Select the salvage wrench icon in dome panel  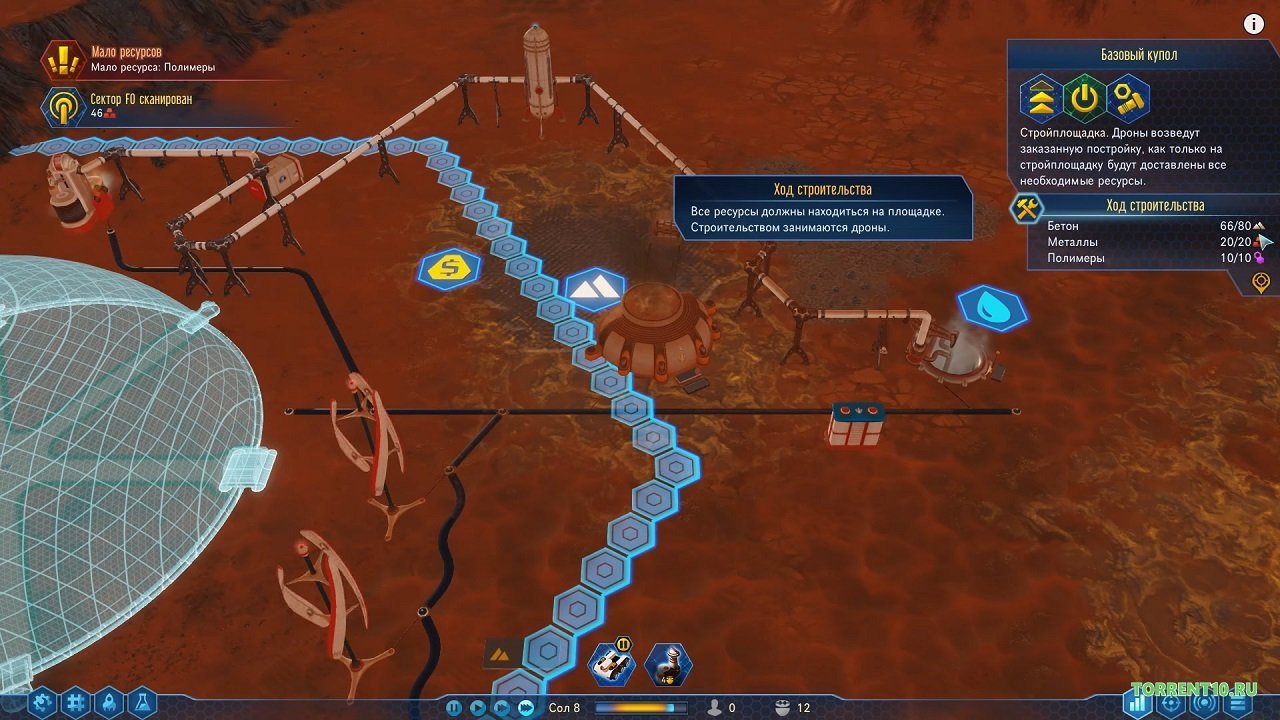(1128, 100)
